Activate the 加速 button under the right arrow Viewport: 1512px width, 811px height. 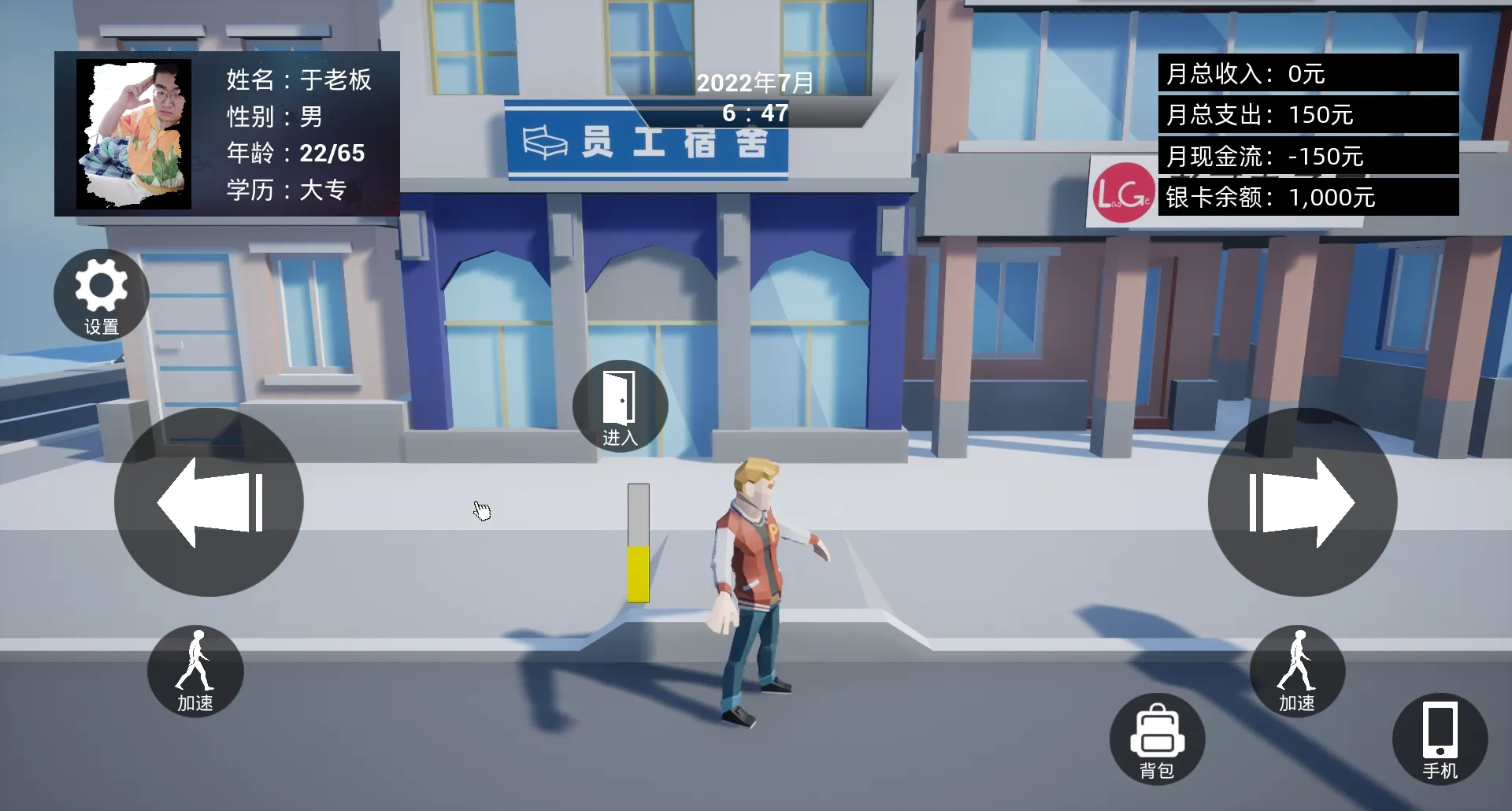point(1297,672)
